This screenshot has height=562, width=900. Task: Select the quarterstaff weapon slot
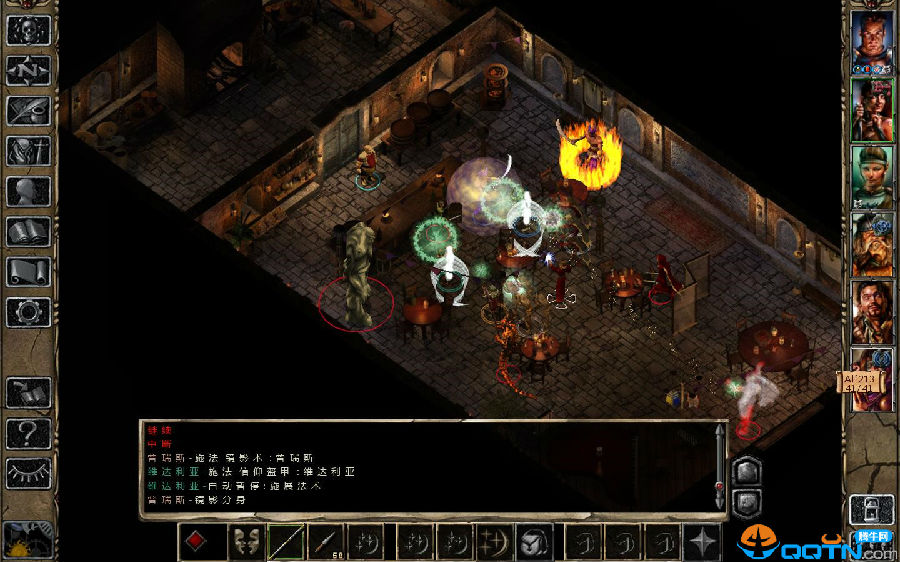click(285, 542)
